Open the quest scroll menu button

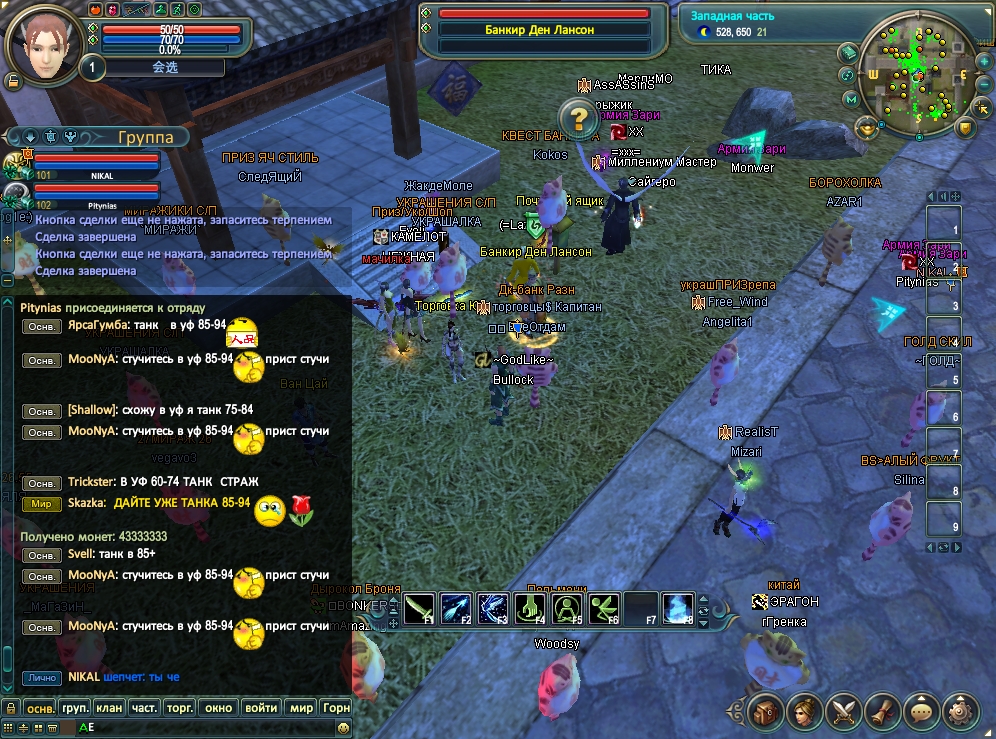(884, 711)
